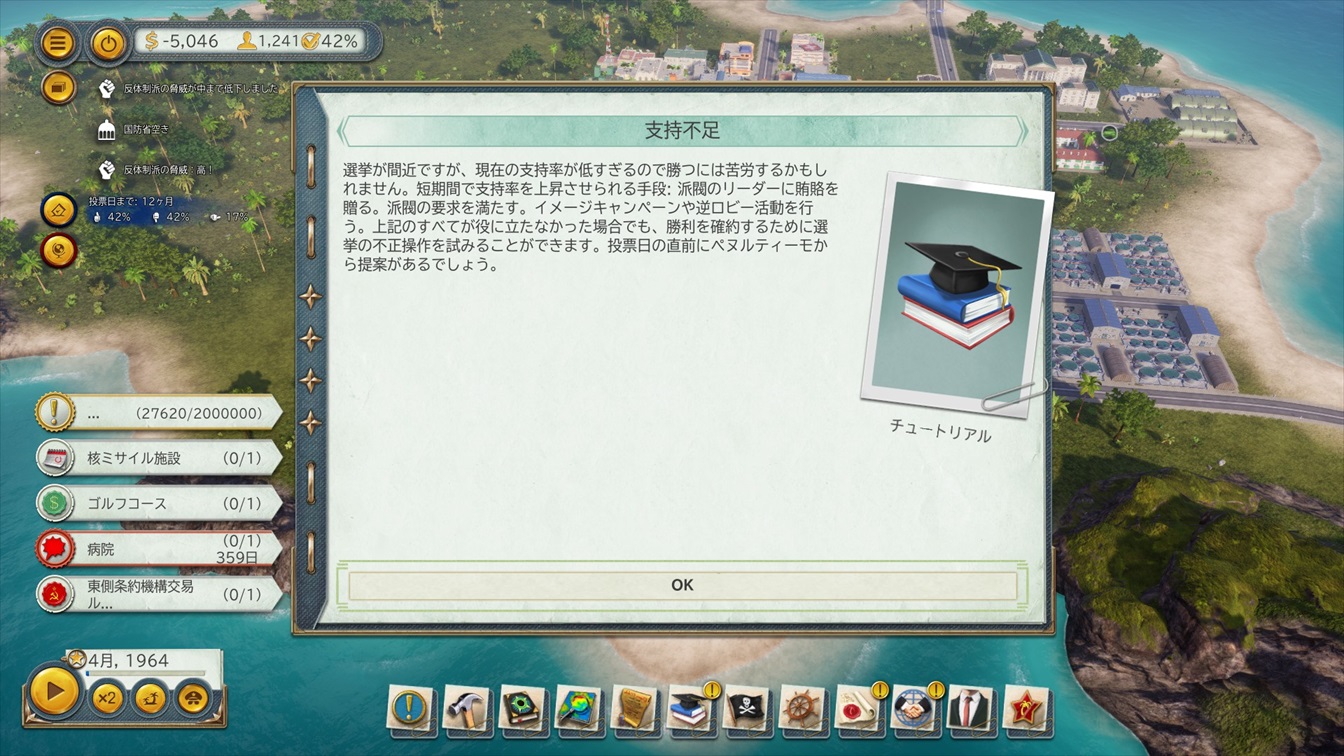Open the main menu hamburger button

coord(58,43)
